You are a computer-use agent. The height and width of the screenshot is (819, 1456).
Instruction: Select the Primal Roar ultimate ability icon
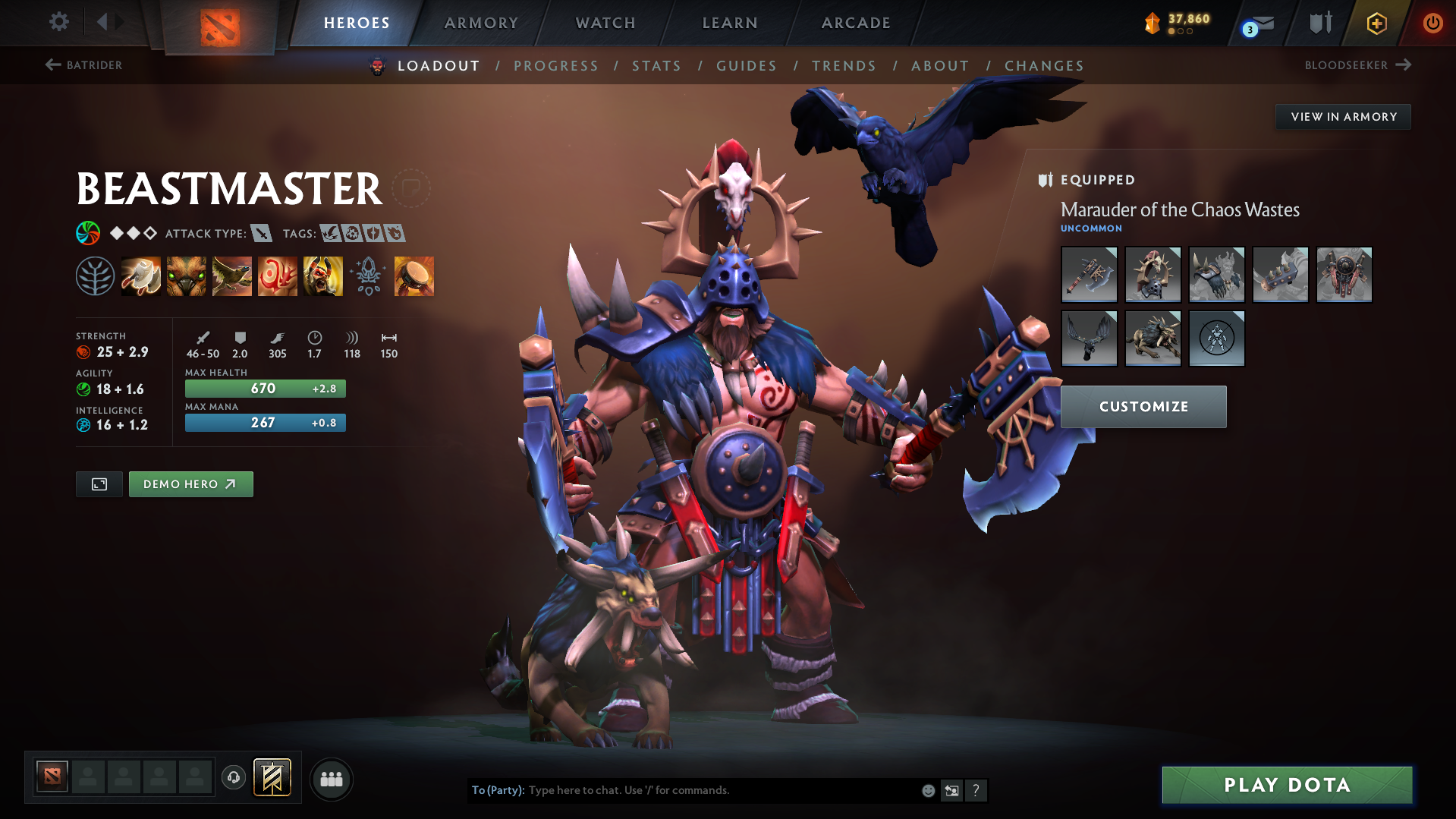(x=322, y=276)
